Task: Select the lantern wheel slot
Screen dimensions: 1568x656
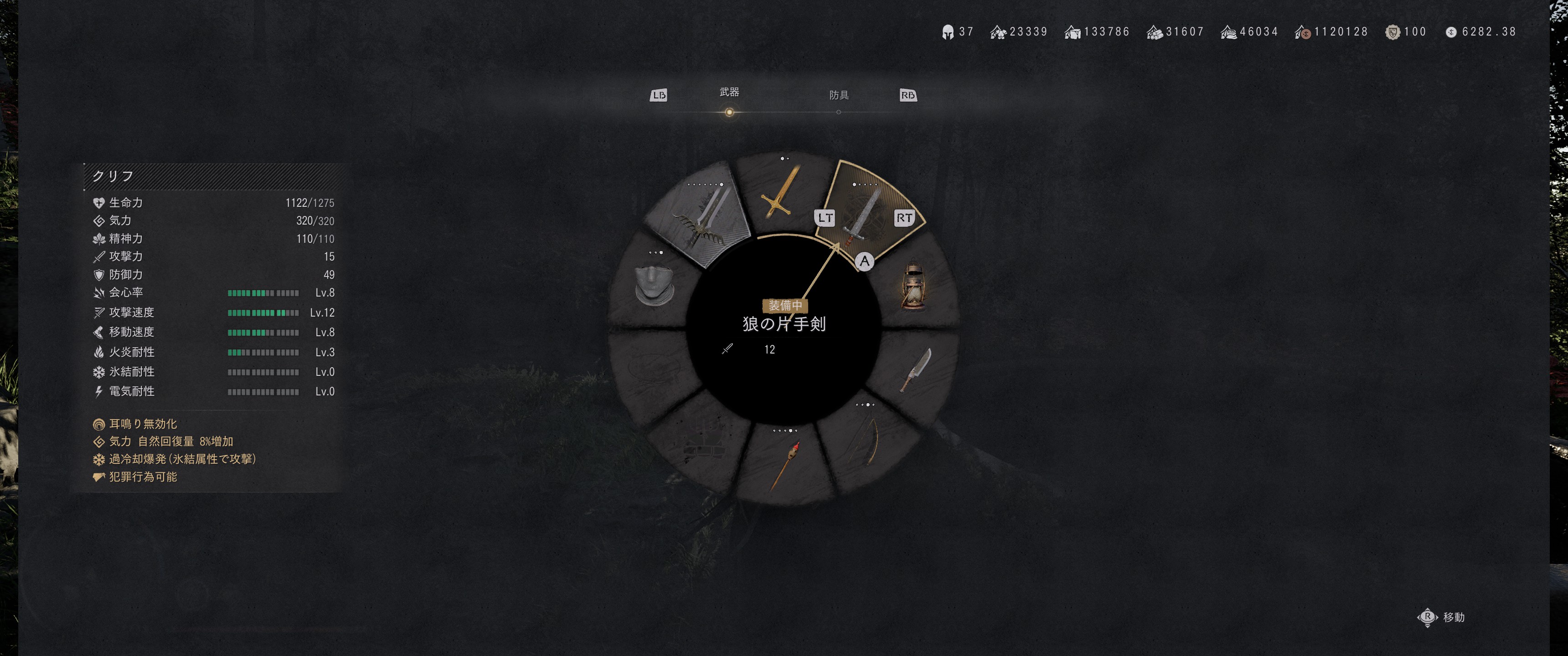Action: [x=913, y=286]
